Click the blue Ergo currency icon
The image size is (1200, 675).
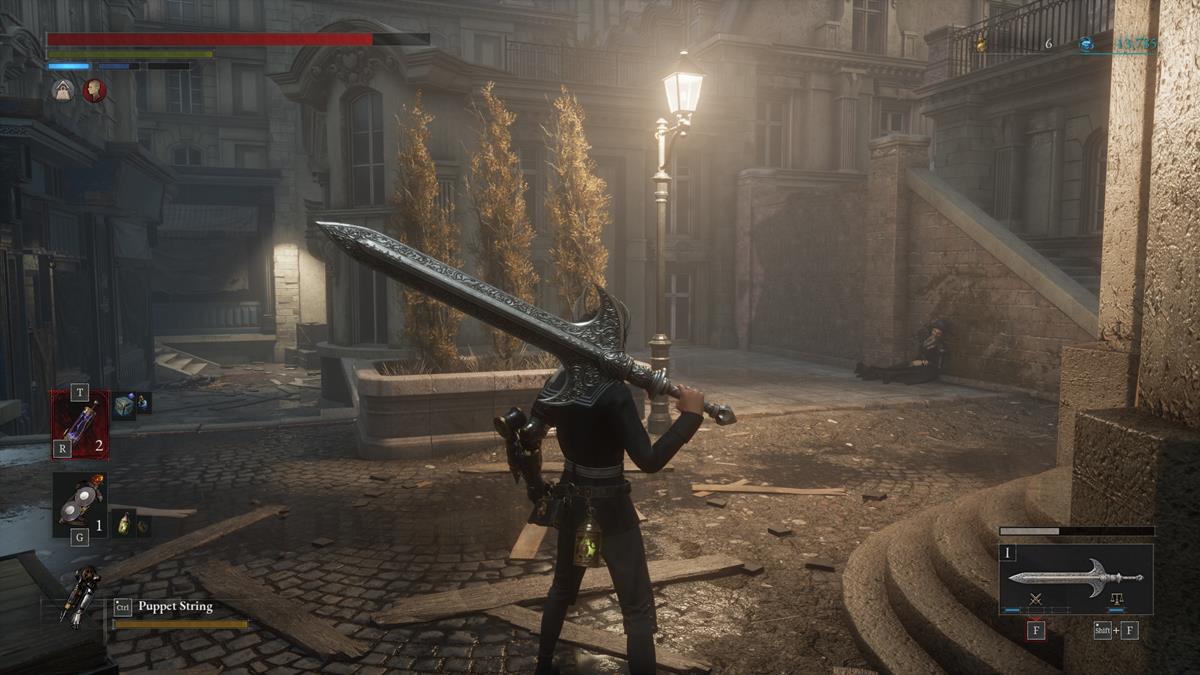click(x=1086, y=44)
